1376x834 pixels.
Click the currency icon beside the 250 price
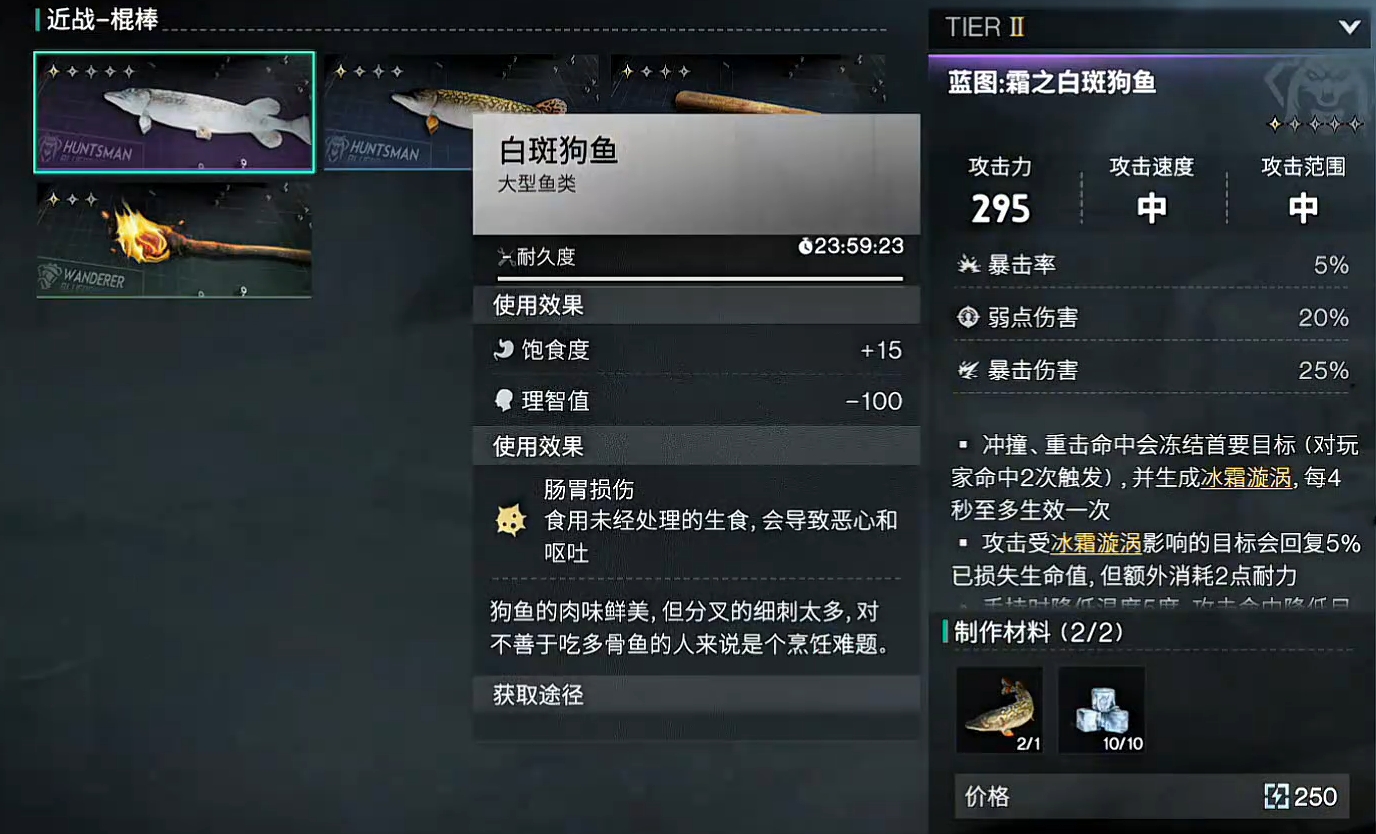point(1275,796)
